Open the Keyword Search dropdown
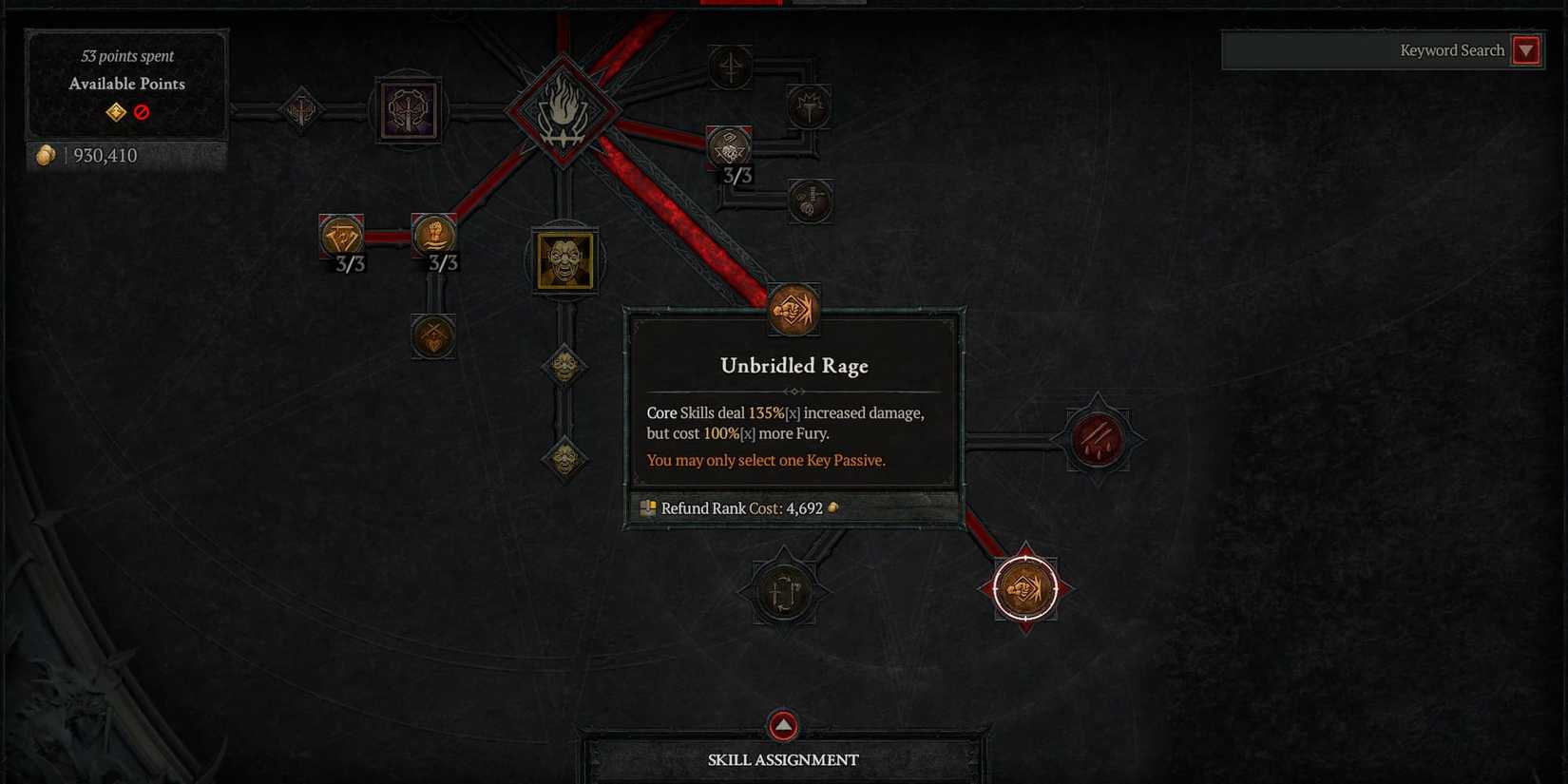This screenshot has width=1568, height=784. (1527, 50)
